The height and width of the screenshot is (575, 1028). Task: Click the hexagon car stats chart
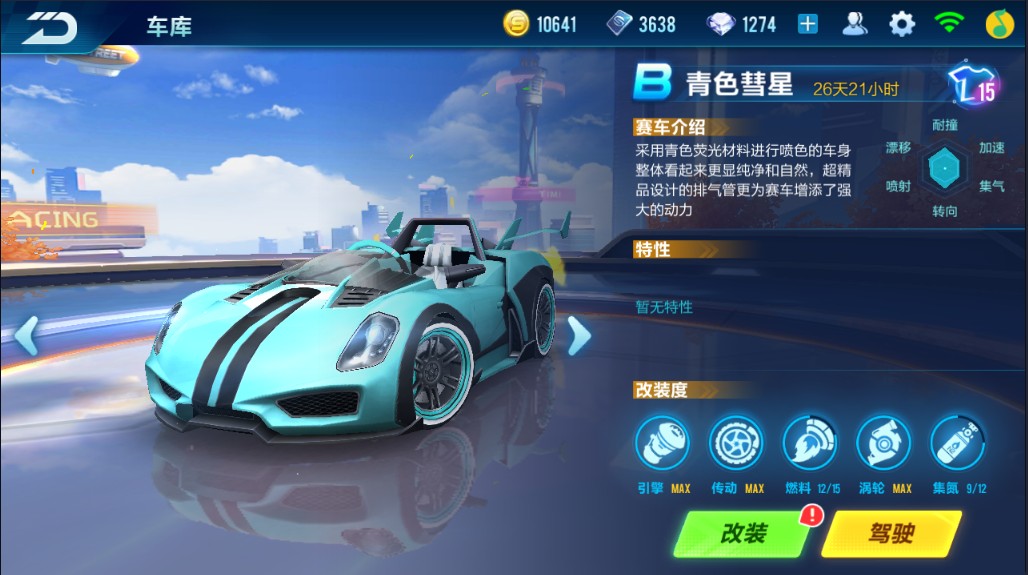pyautogui.click(x=944, y=167)
